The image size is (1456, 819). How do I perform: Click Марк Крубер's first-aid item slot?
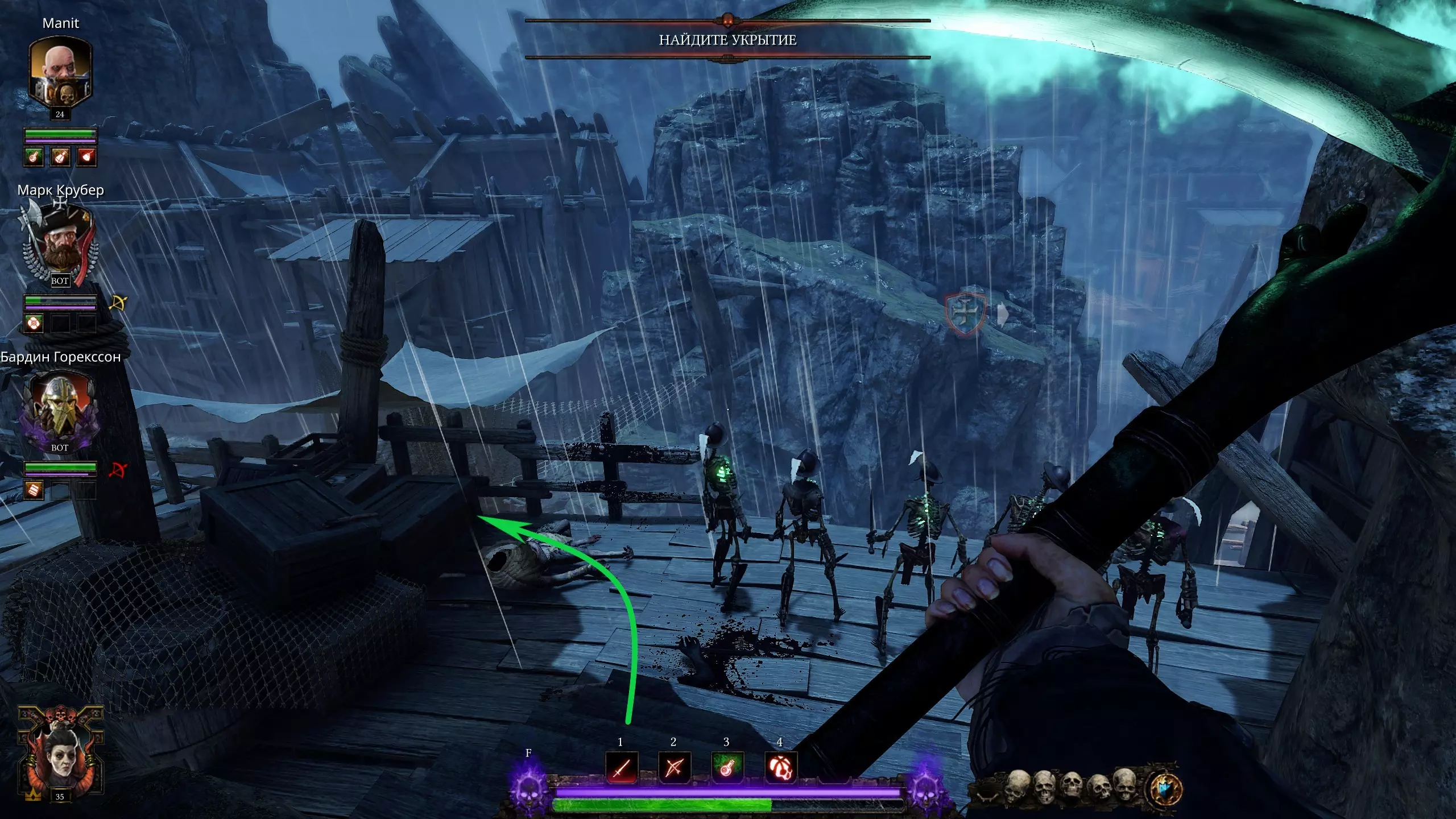[34, 323]
